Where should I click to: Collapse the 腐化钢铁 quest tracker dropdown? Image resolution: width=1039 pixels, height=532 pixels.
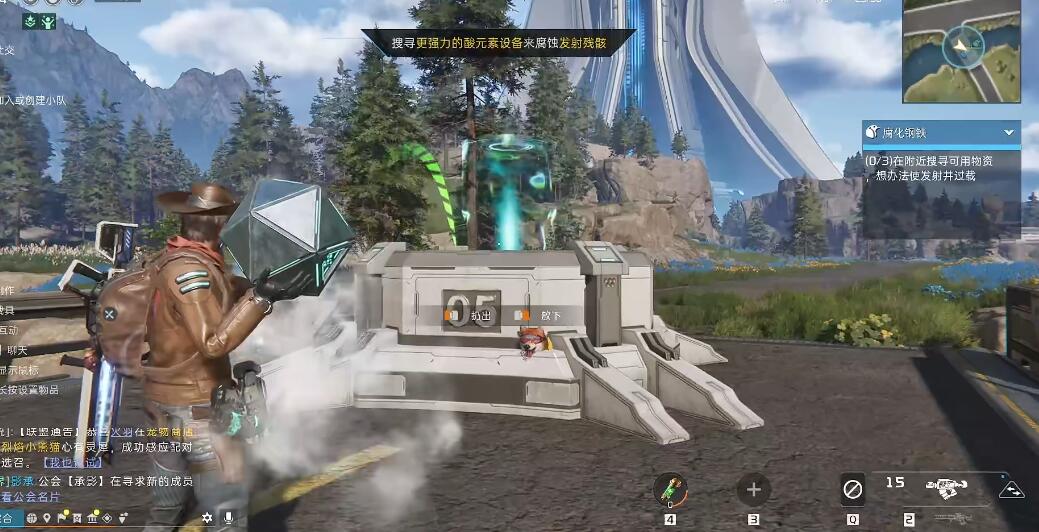(x=1008, y=132)
